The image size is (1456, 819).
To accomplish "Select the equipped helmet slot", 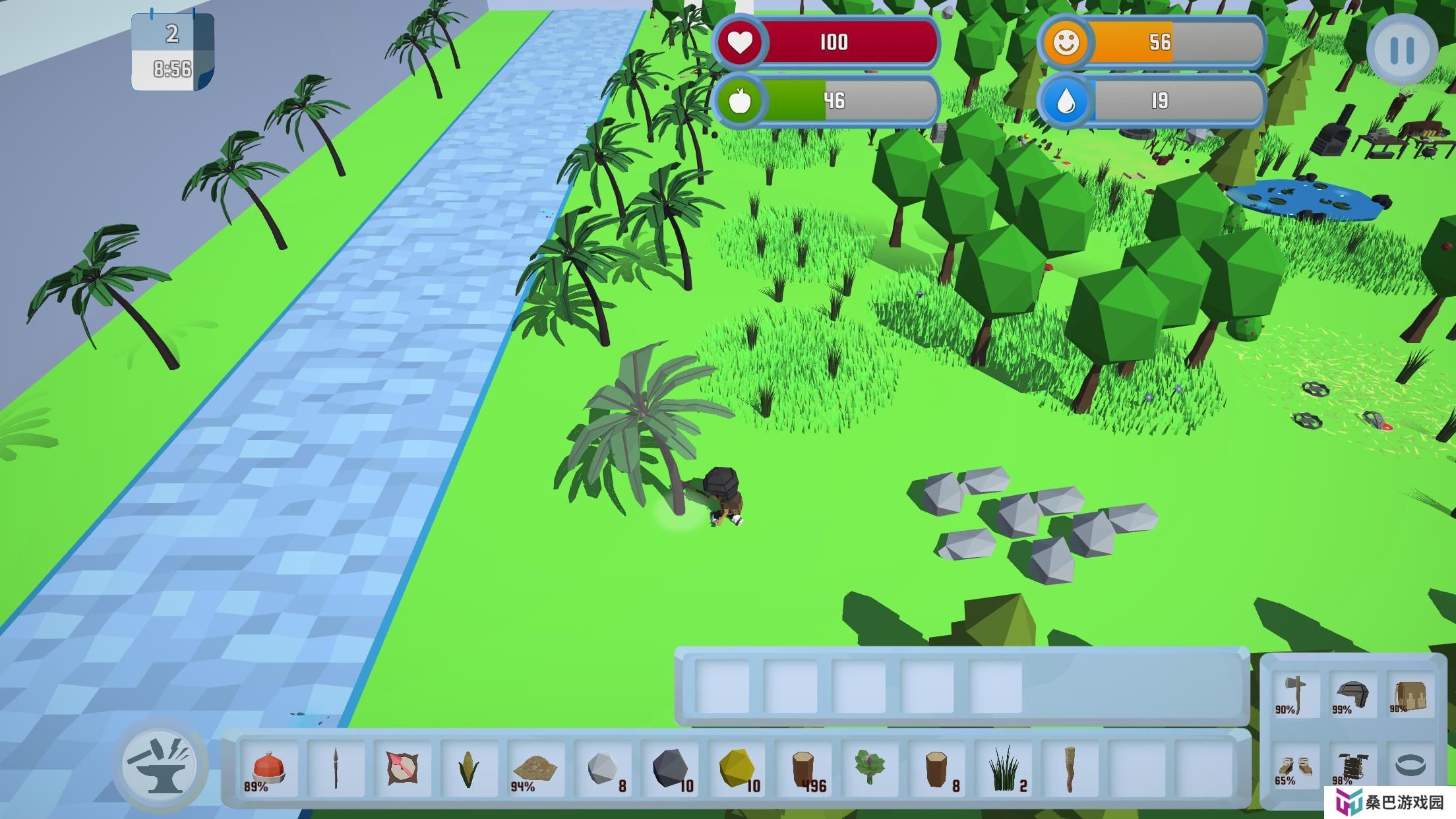I will click(1352, 694).
